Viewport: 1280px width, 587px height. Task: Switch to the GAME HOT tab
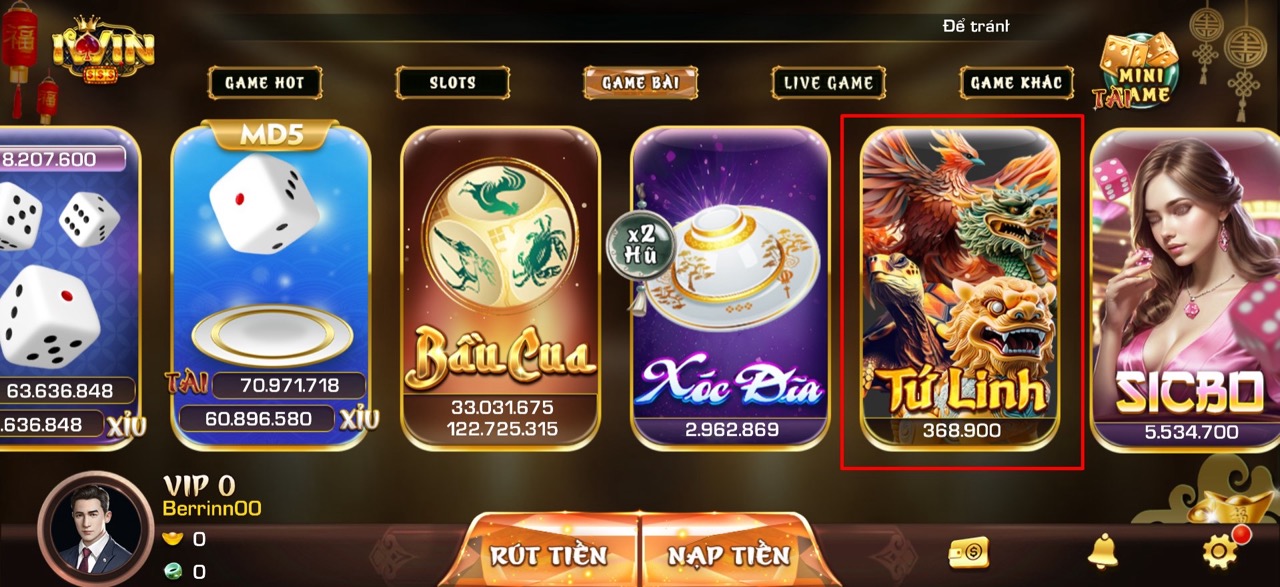(x=265, y=83)
